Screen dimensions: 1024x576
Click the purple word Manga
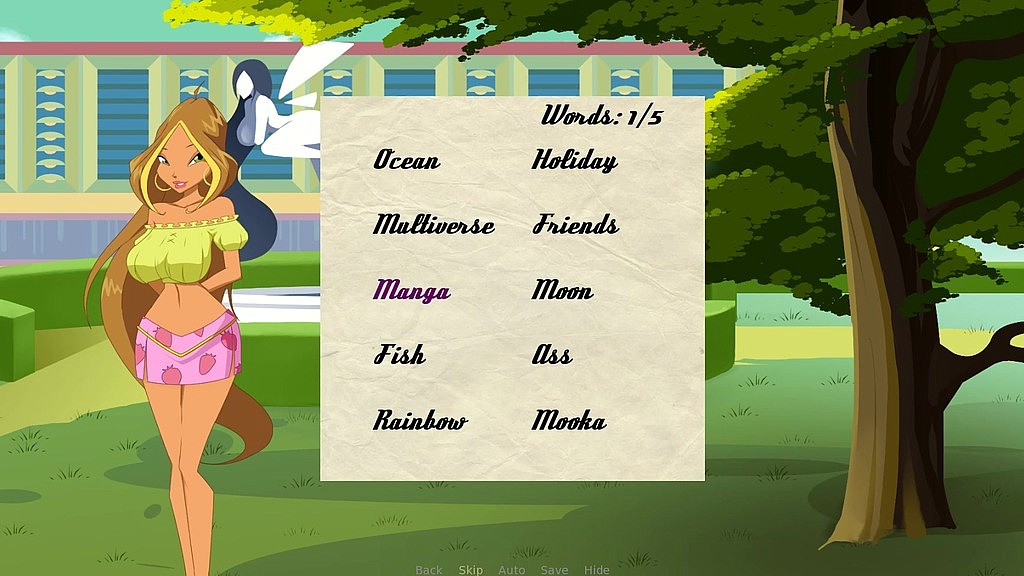(x=412, y=291)
